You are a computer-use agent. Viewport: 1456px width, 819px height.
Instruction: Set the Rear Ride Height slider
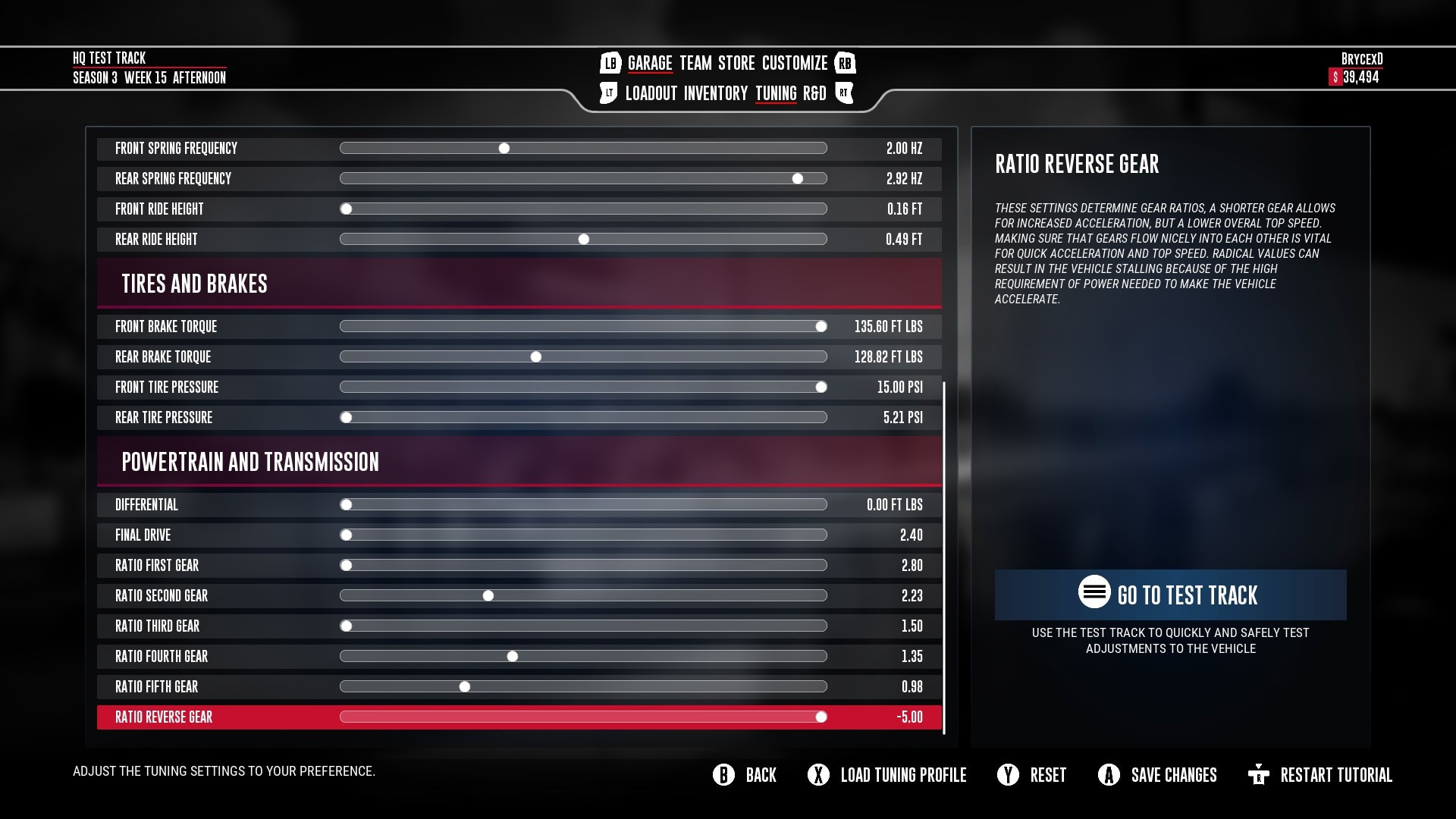(x=584, y=240)
